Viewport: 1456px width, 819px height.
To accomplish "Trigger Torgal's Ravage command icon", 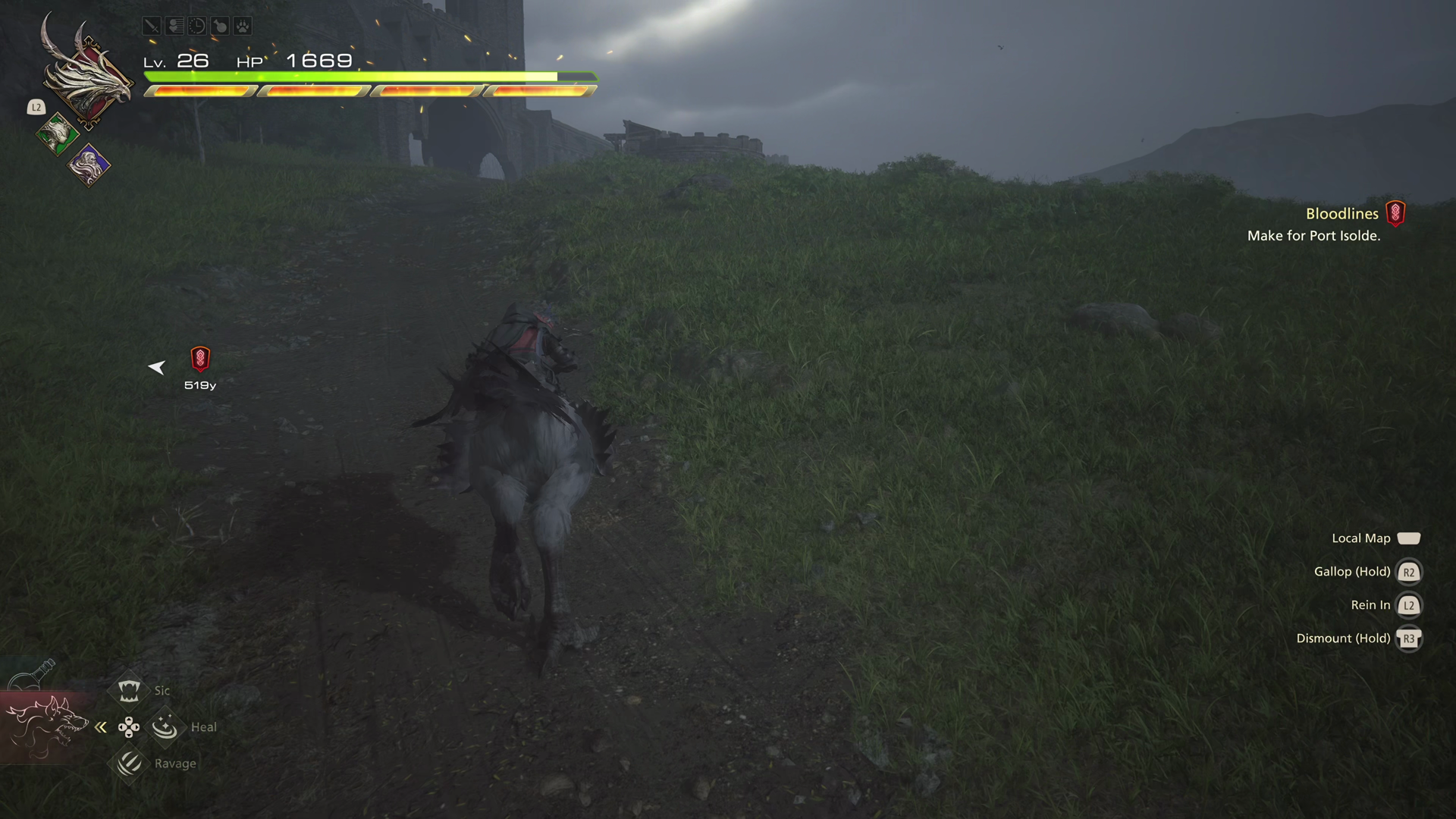I will coord(129,763).
